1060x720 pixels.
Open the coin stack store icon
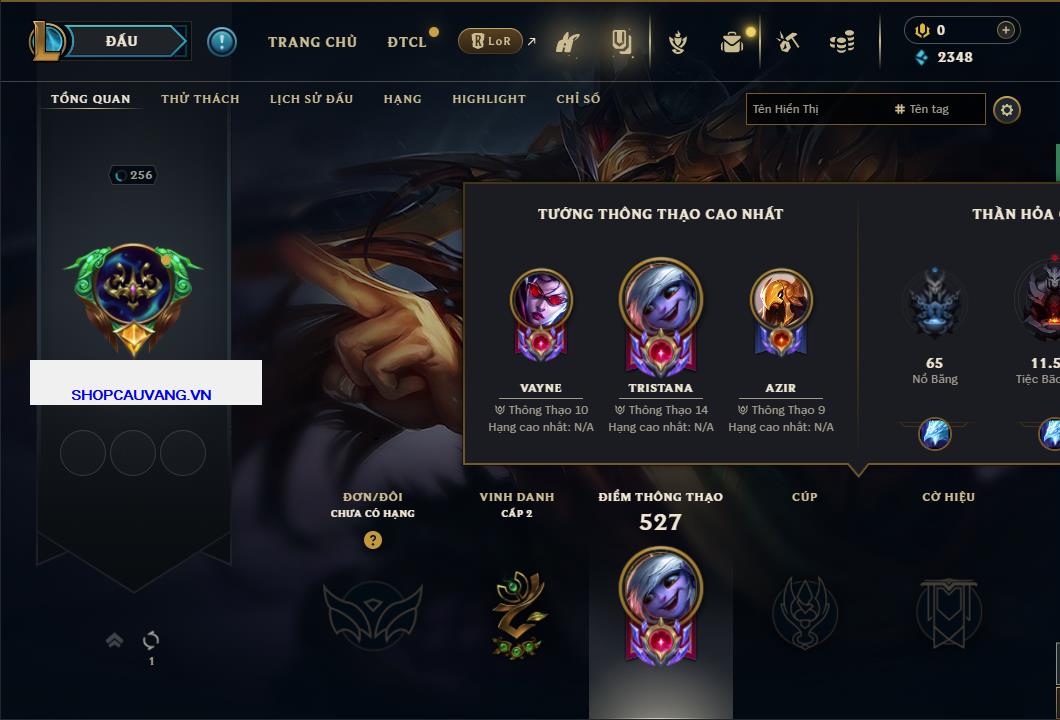point(842,42)
